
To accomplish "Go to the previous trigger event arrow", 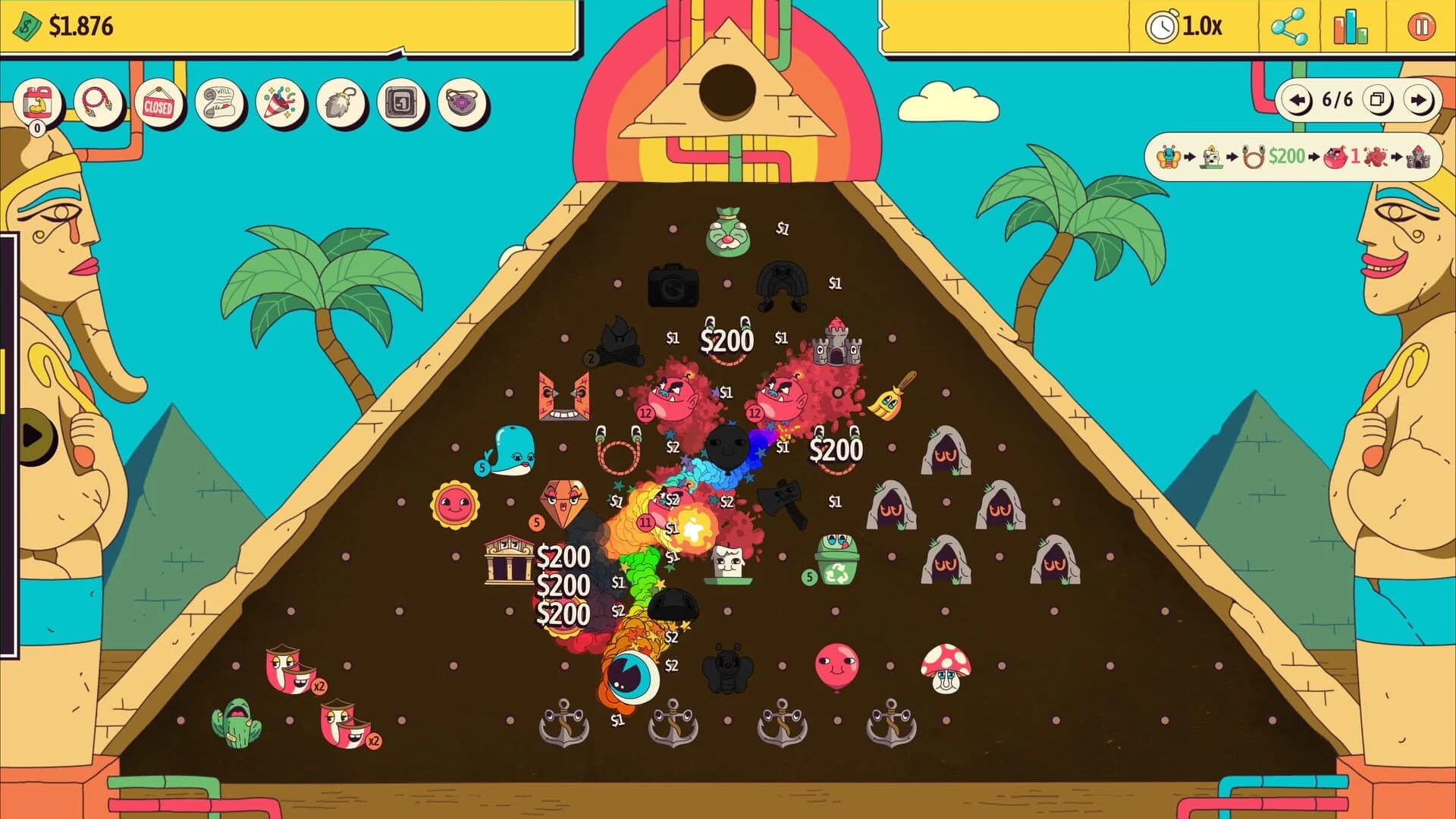I will tap(1298, 99).
